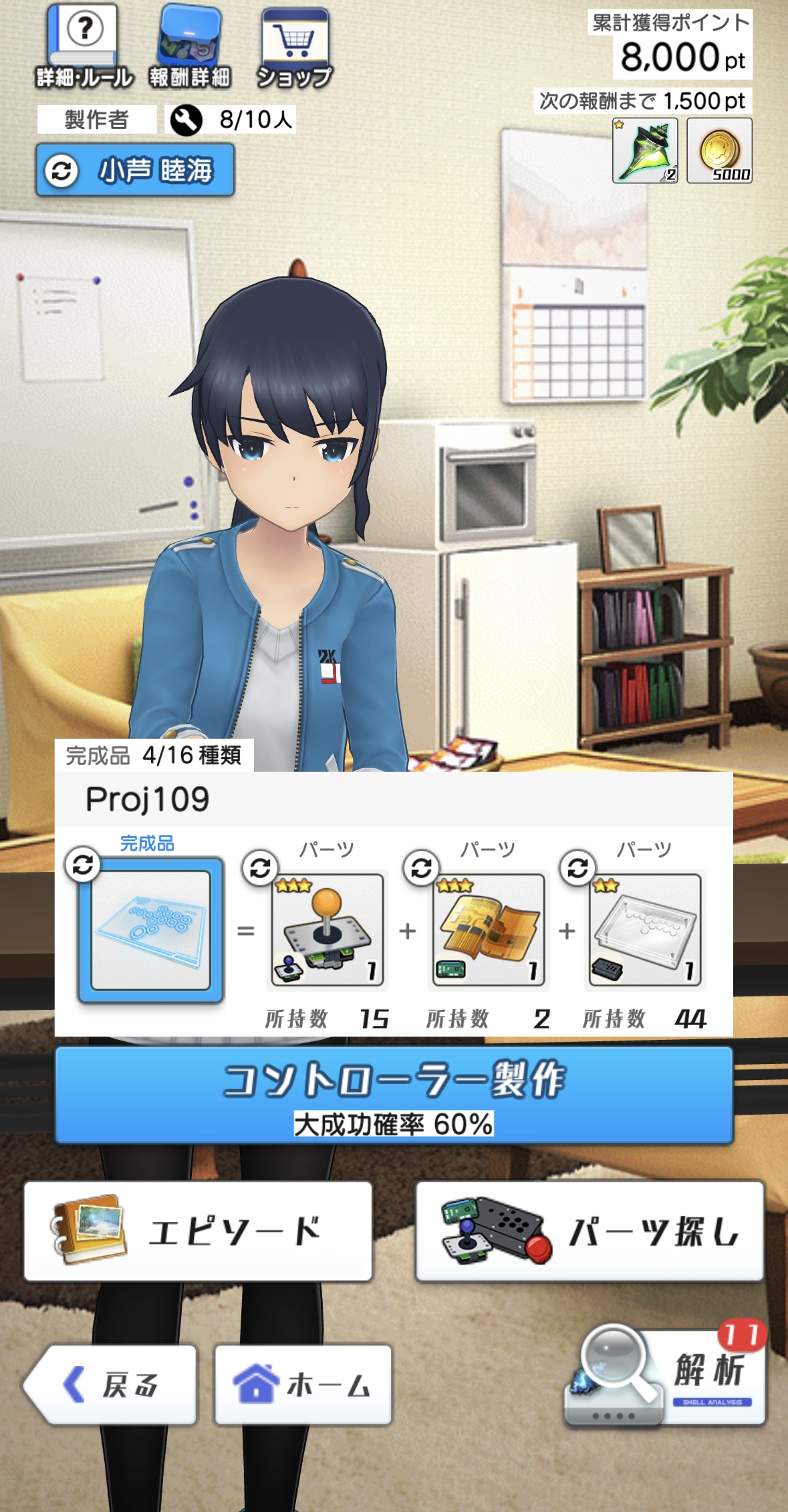Choose the 完成品 controller blueprint slot
Screen dimensions: 788x1512
150,930
